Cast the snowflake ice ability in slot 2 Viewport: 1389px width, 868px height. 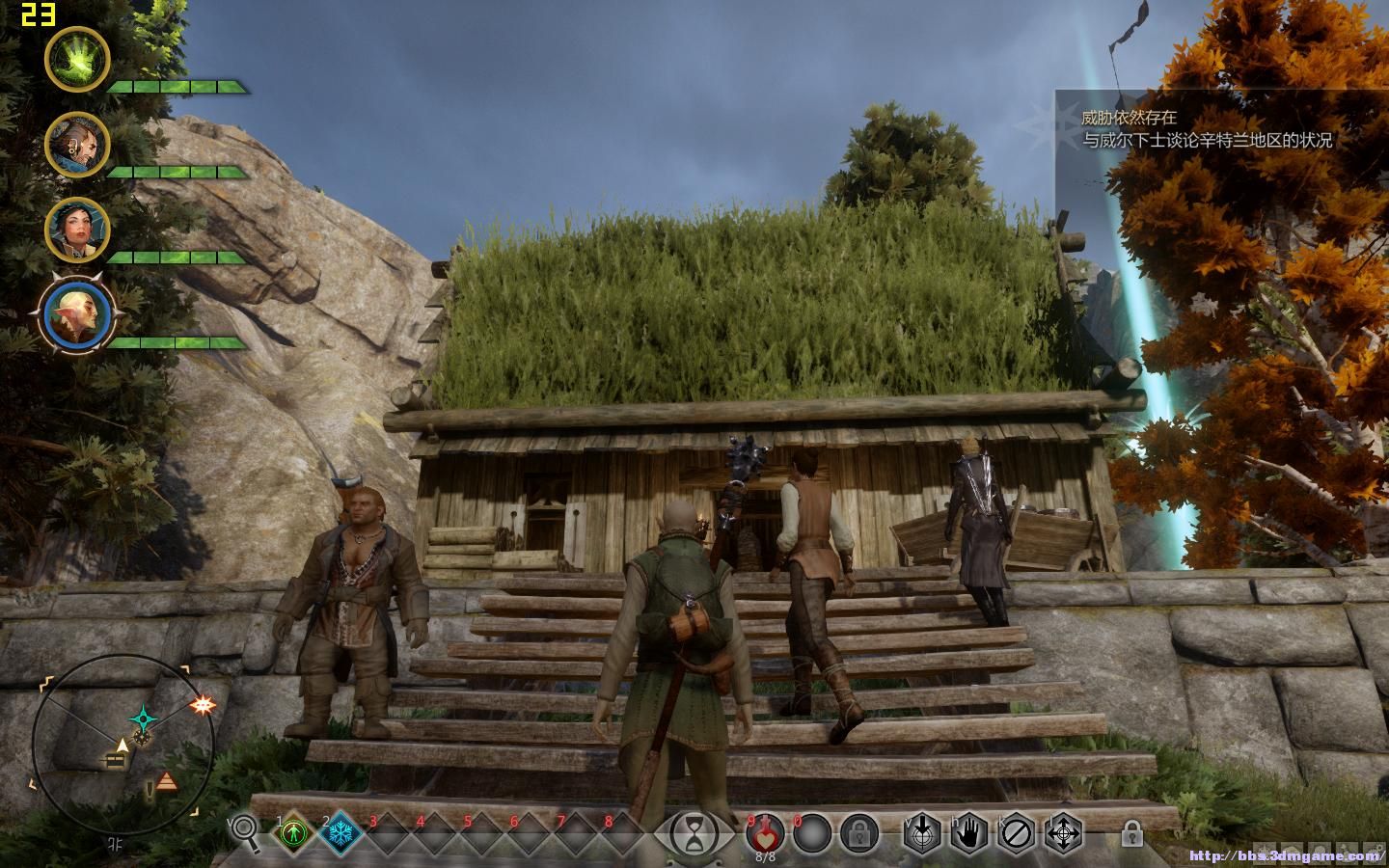[341, 832]
